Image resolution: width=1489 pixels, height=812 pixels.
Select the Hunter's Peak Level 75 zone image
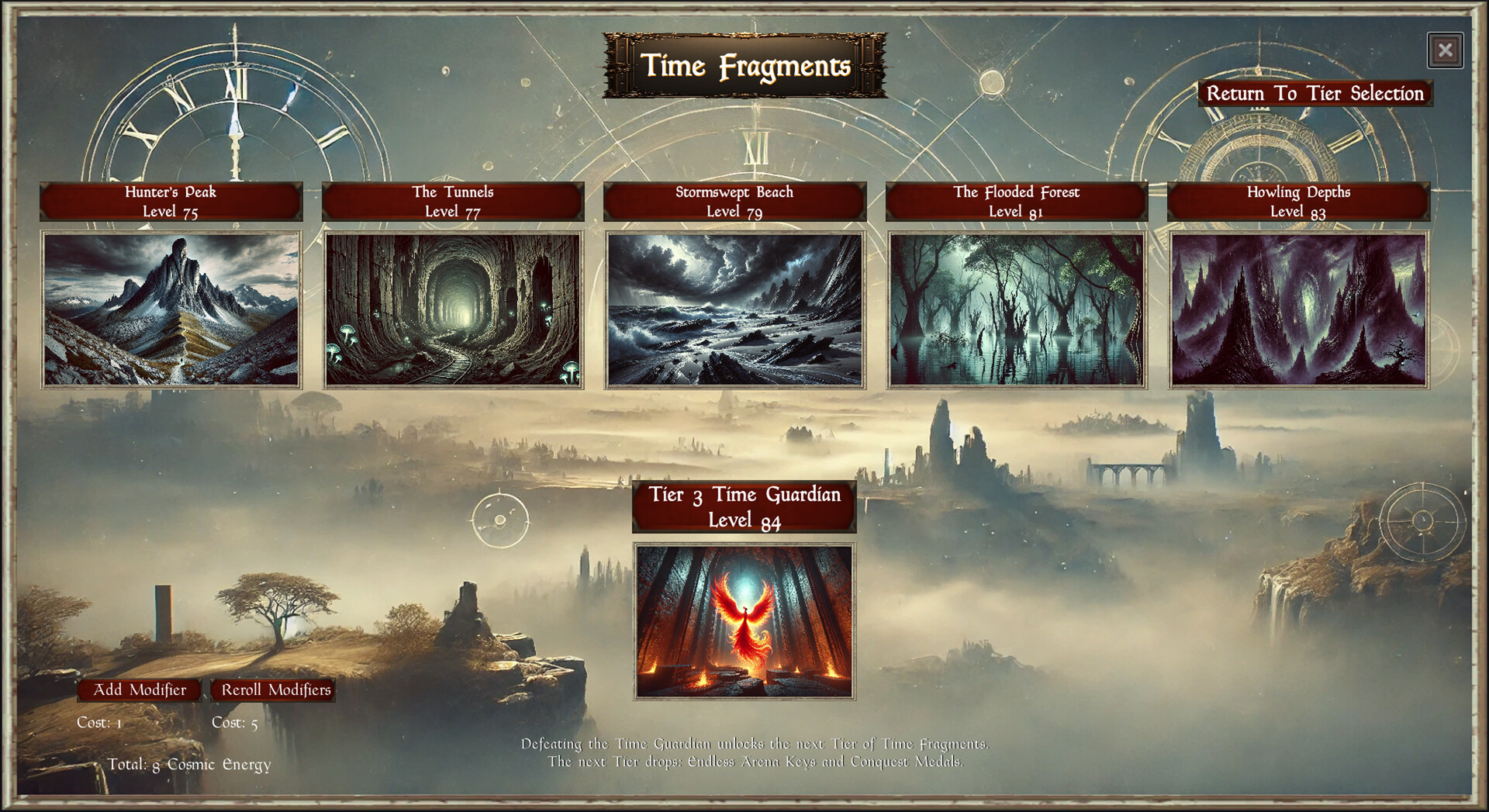pos(171,307)
